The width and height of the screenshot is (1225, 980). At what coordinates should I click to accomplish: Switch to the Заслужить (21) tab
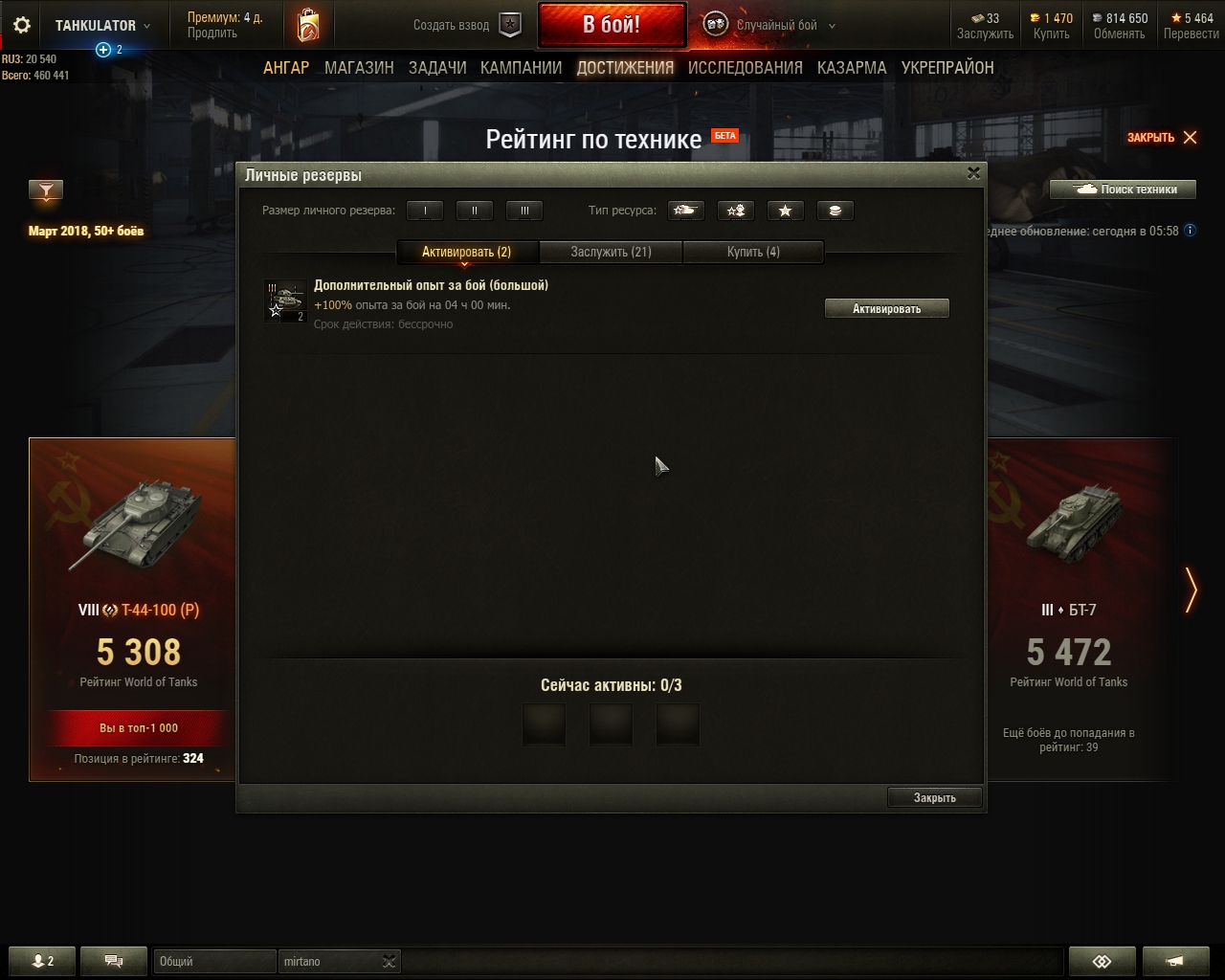point(611,252)
